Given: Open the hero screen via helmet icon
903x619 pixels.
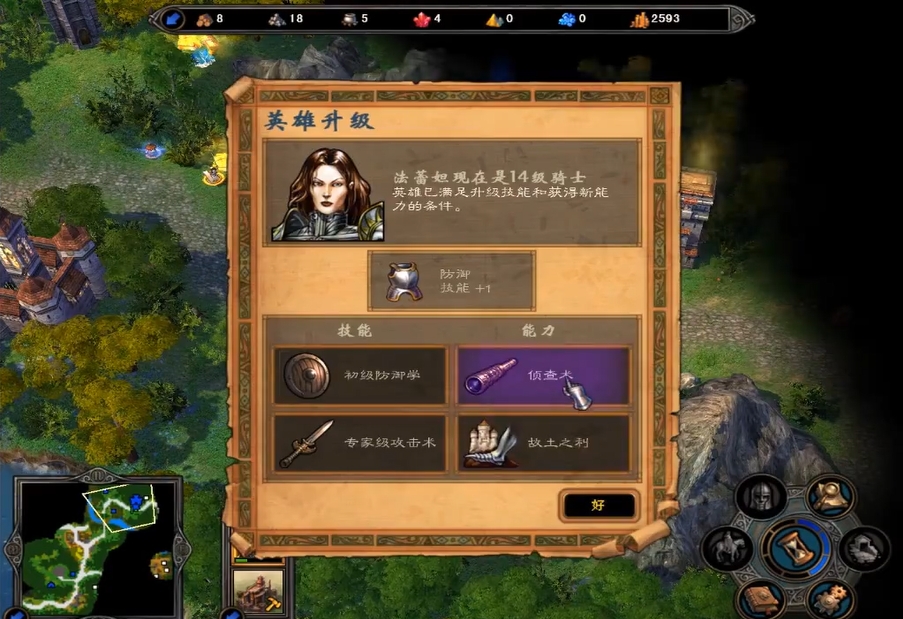Looking at the screenshot, I should [761, 497].
